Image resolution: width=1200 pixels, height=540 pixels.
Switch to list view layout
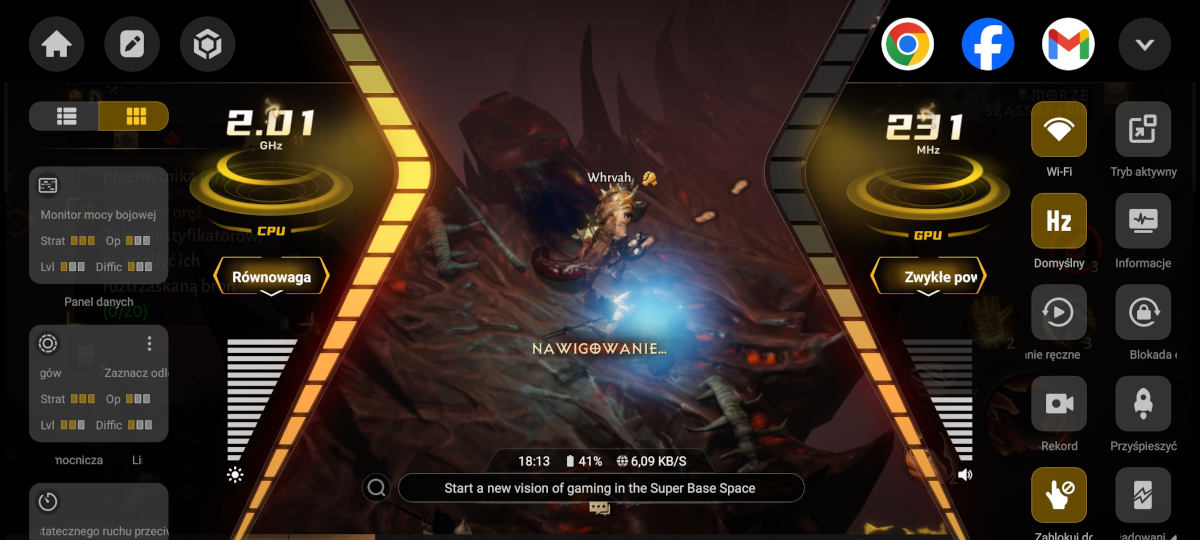(66, 116)
